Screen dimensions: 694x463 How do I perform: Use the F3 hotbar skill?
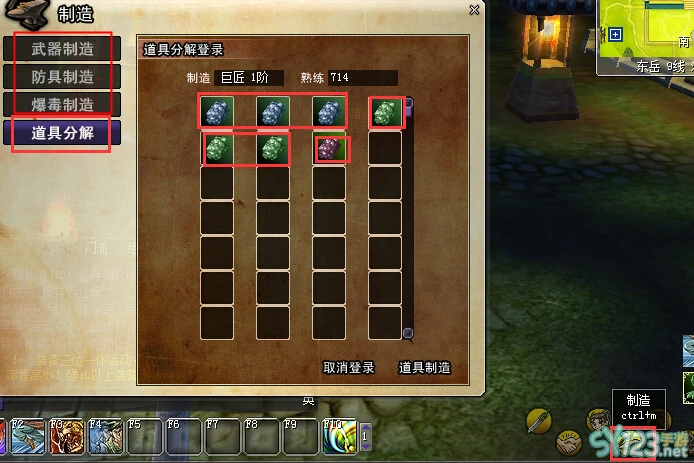(x=64, y=437)
